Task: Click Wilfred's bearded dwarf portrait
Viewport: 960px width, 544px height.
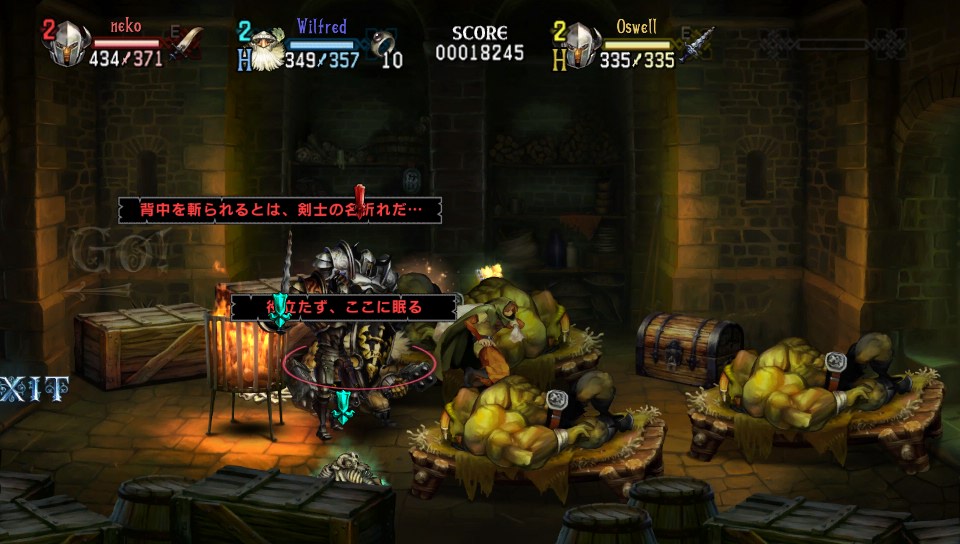Action: pos(264,48)
